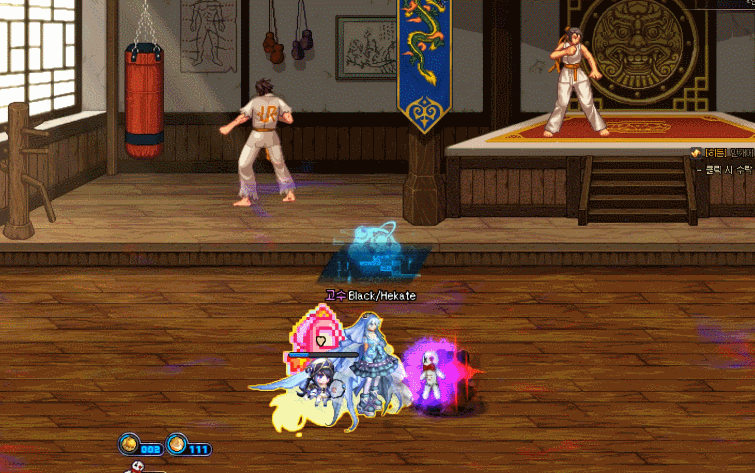
Task: Click the golden quest icon beside [히든]
Action: pyautogui.click(x=694, y=152)
